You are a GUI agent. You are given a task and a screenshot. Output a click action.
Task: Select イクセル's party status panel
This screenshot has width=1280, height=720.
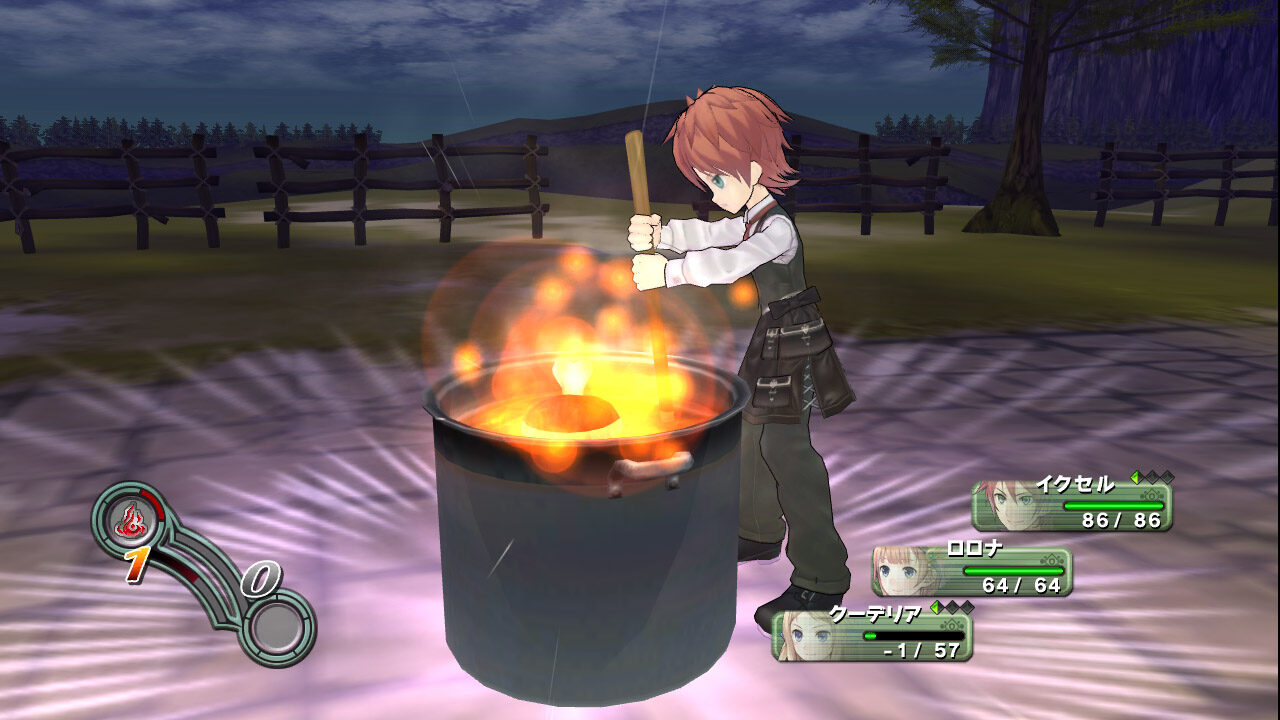pos(1072,507)
